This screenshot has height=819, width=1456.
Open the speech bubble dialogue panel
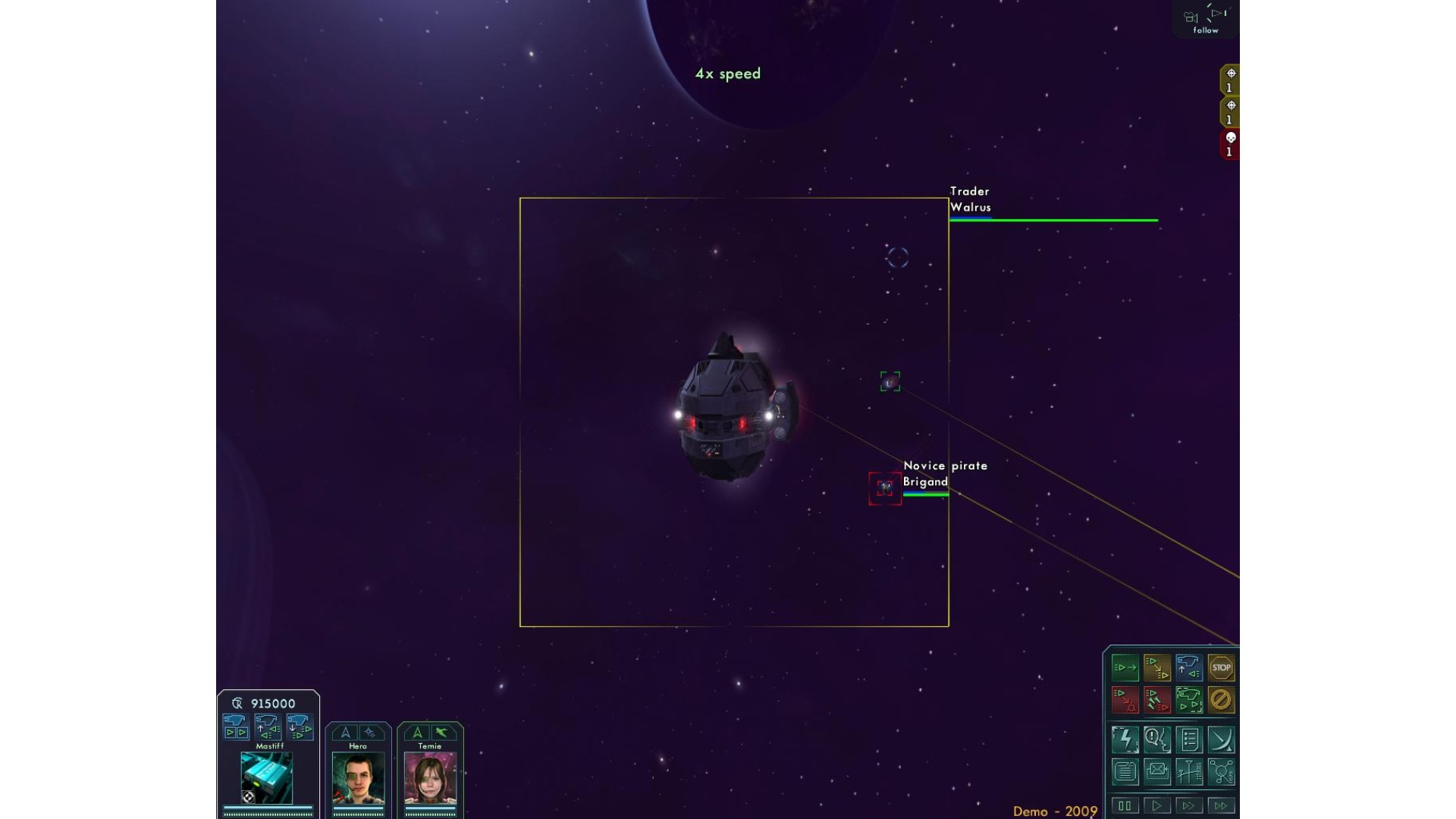coord(1157,739)
